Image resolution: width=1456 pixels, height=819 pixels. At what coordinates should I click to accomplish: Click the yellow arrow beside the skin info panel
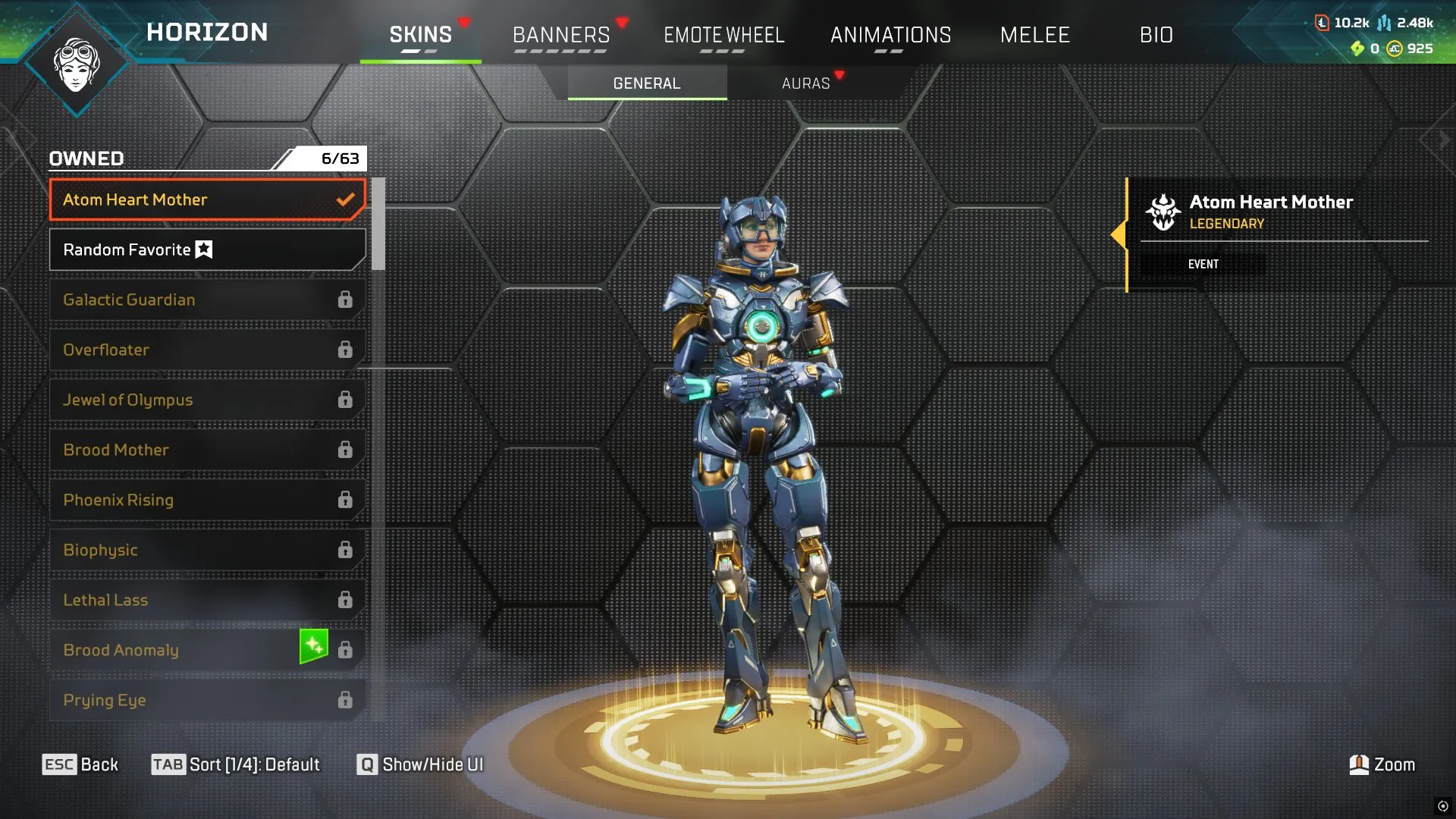(x=1119, y=235)
